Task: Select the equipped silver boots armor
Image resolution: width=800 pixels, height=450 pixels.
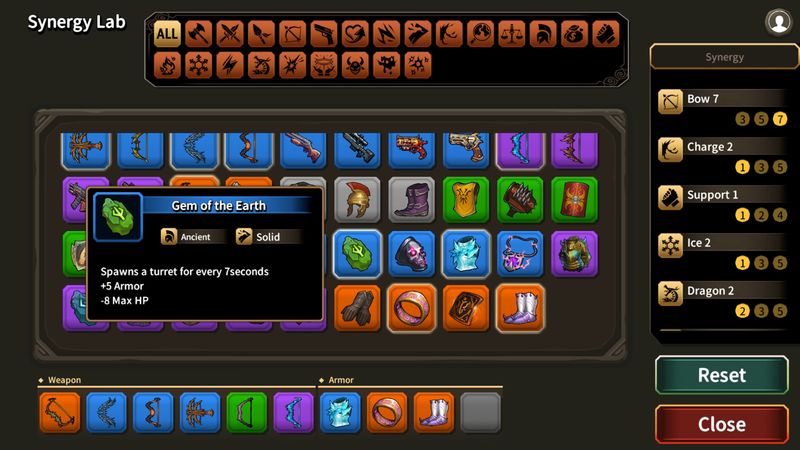Action: point(433,412)
